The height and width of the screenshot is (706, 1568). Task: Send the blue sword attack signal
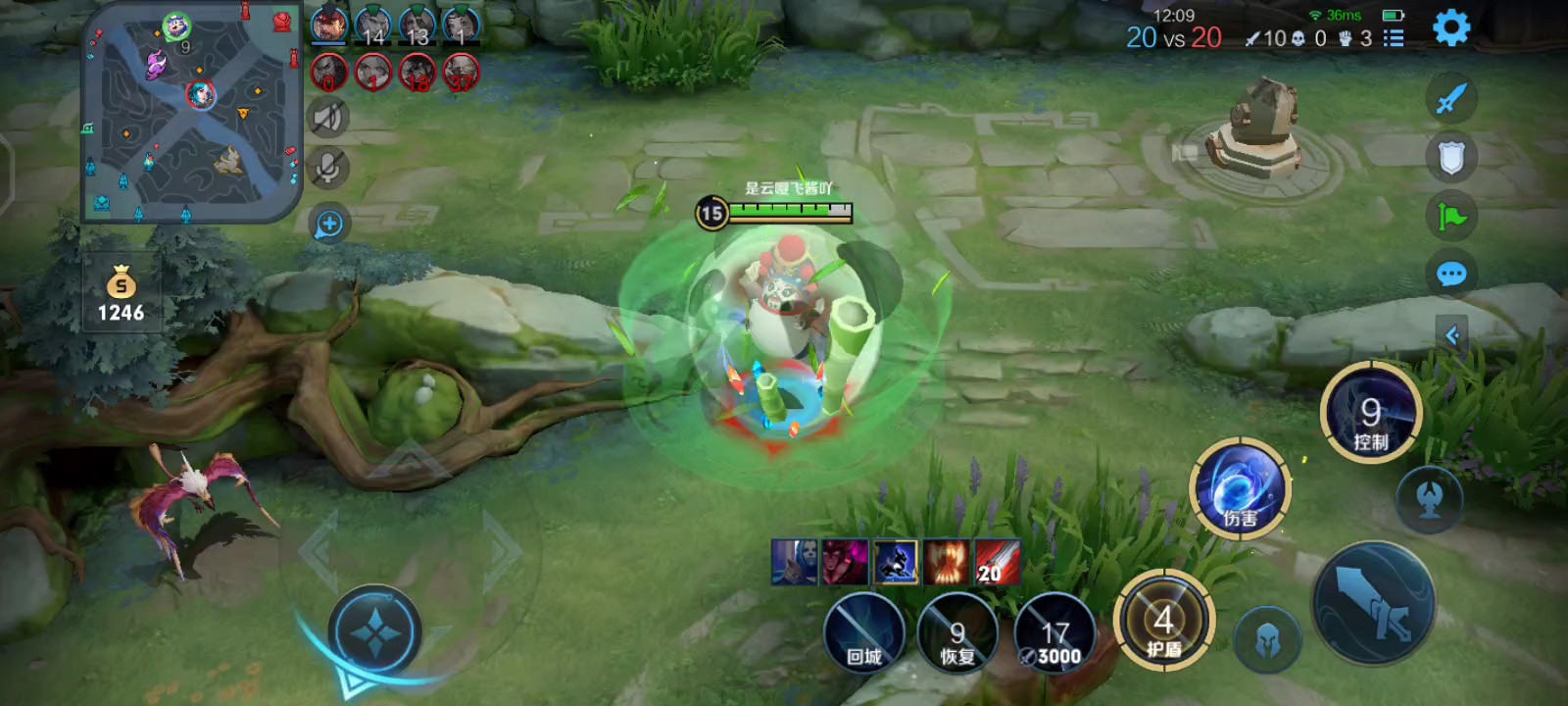pos(1451,98)
